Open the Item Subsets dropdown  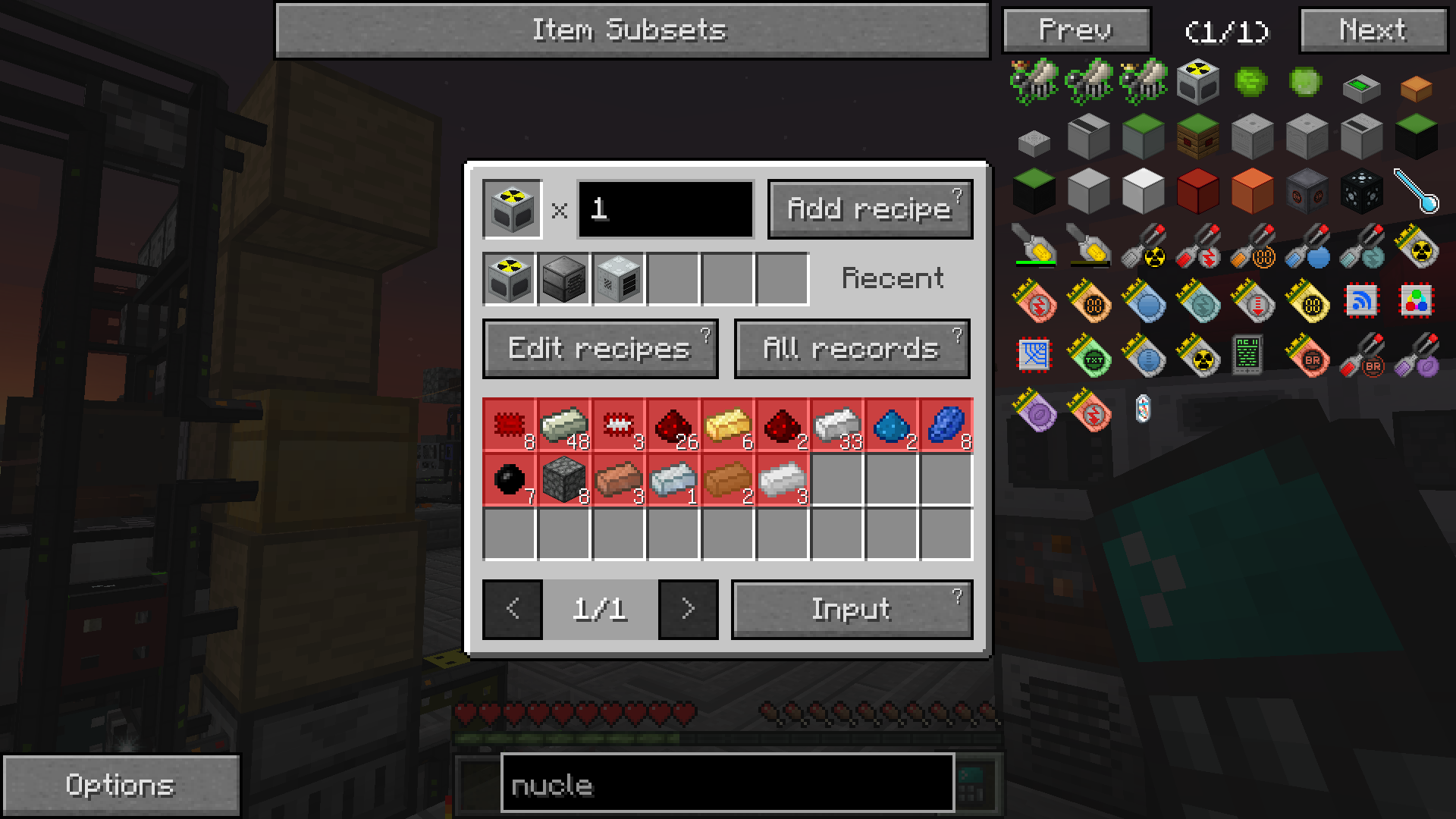point(632,30)
